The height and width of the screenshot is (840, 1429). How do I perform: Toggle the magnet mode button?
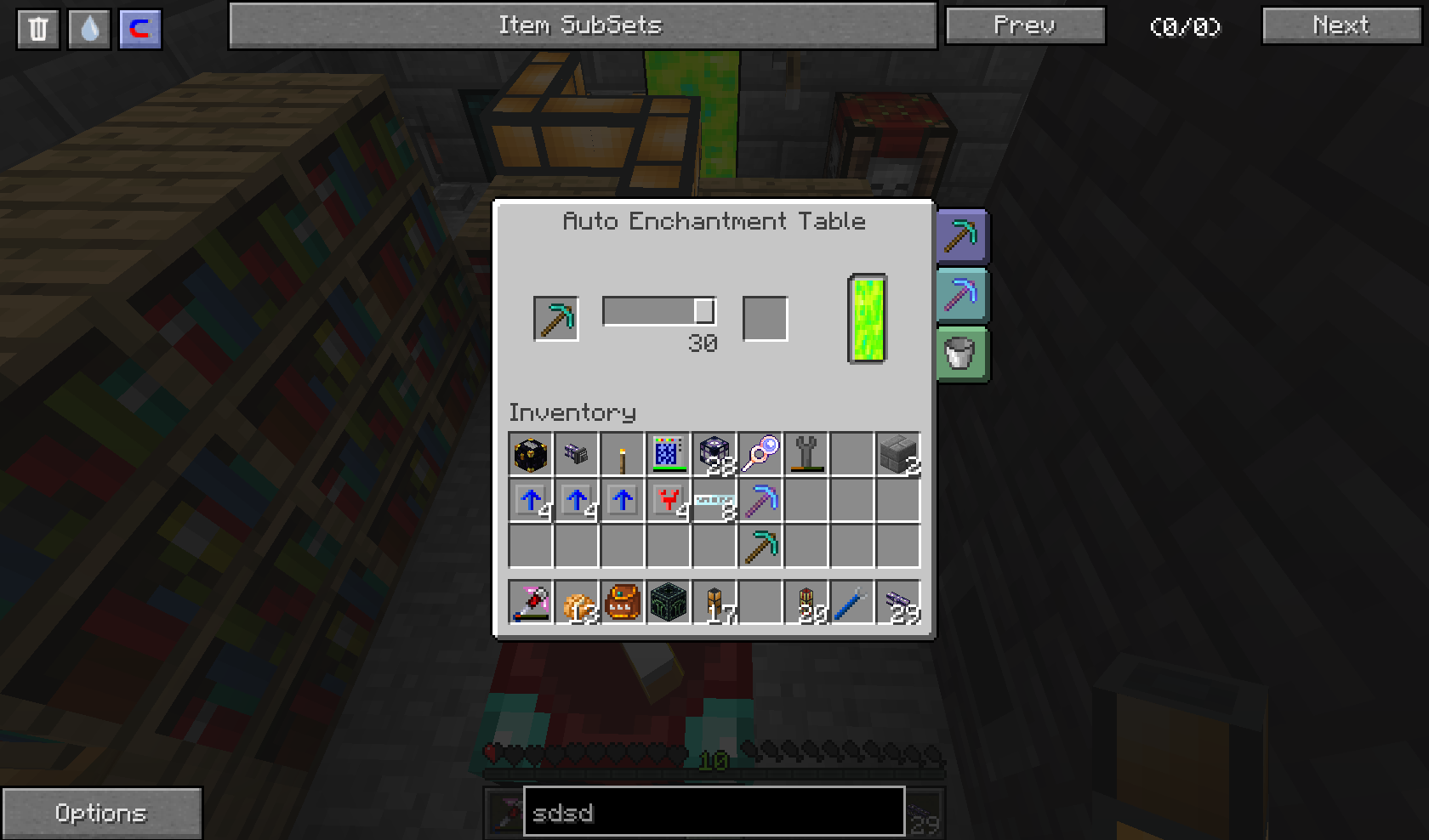[x=140, y=29]
